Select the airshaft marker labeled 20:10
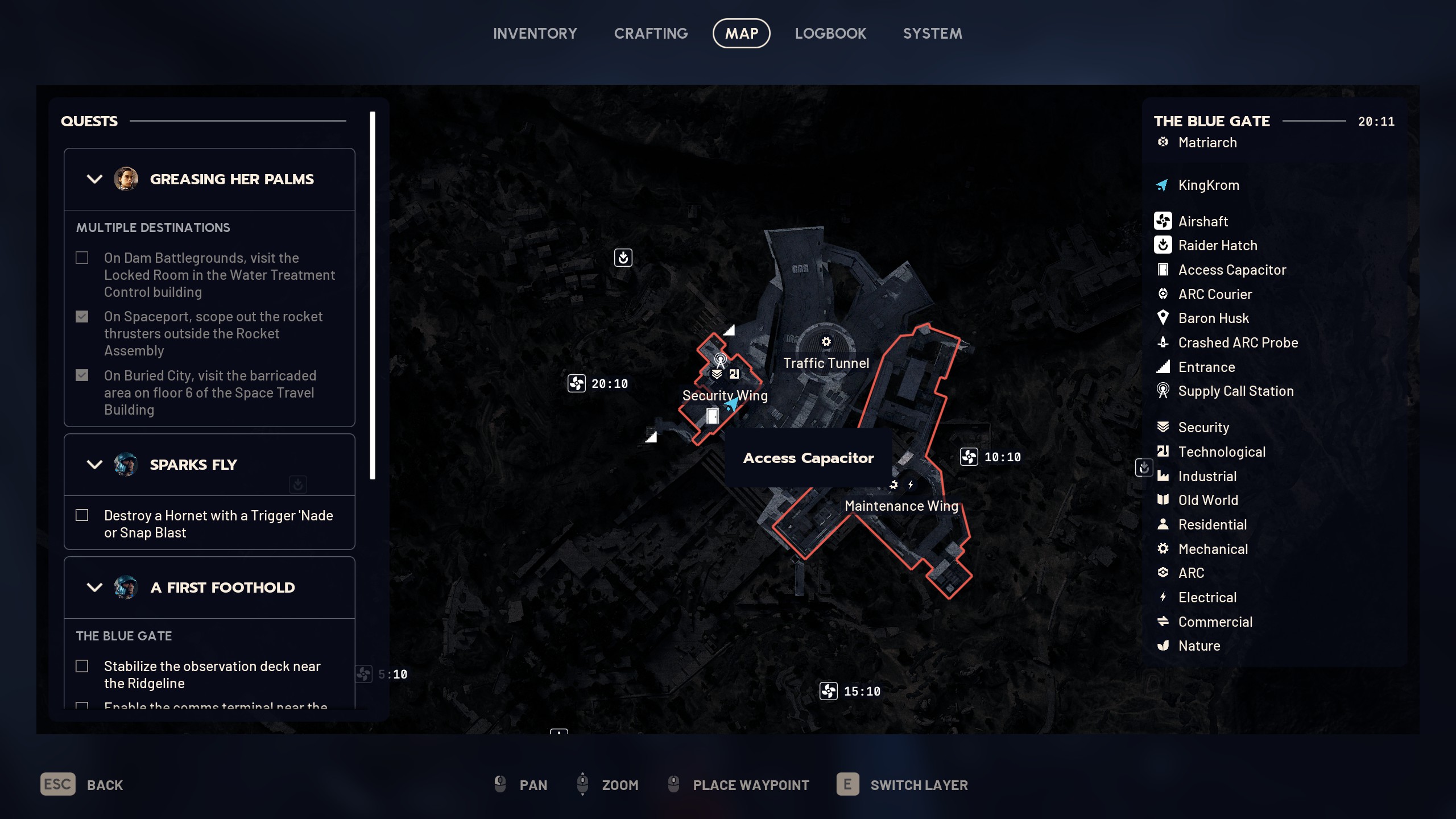Viewport: 1456px width, 819px height. tap(577, 383)
